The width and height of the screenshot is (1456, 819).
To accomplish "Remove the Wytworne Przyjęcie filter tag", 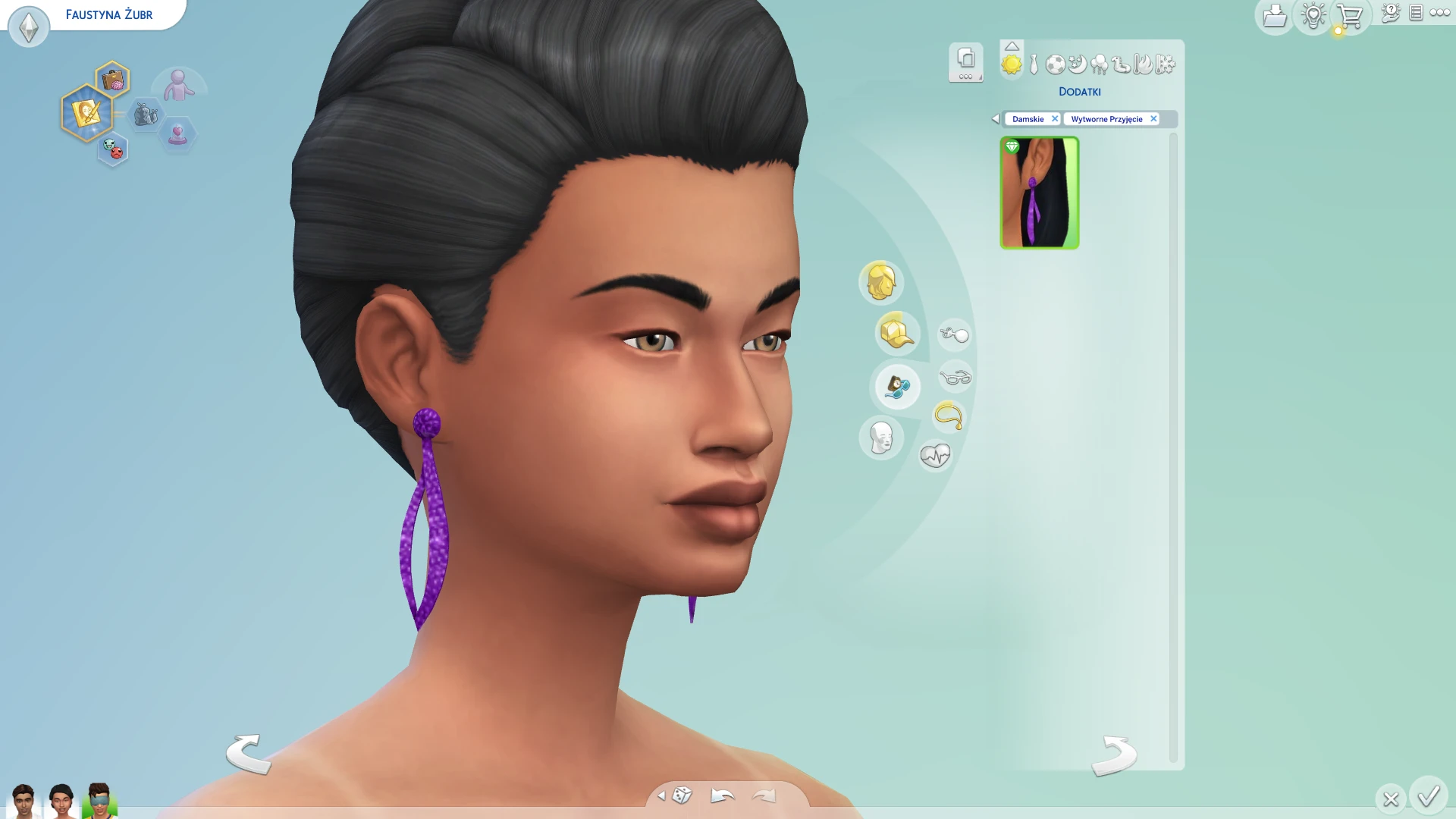I will pos(1153,119).
